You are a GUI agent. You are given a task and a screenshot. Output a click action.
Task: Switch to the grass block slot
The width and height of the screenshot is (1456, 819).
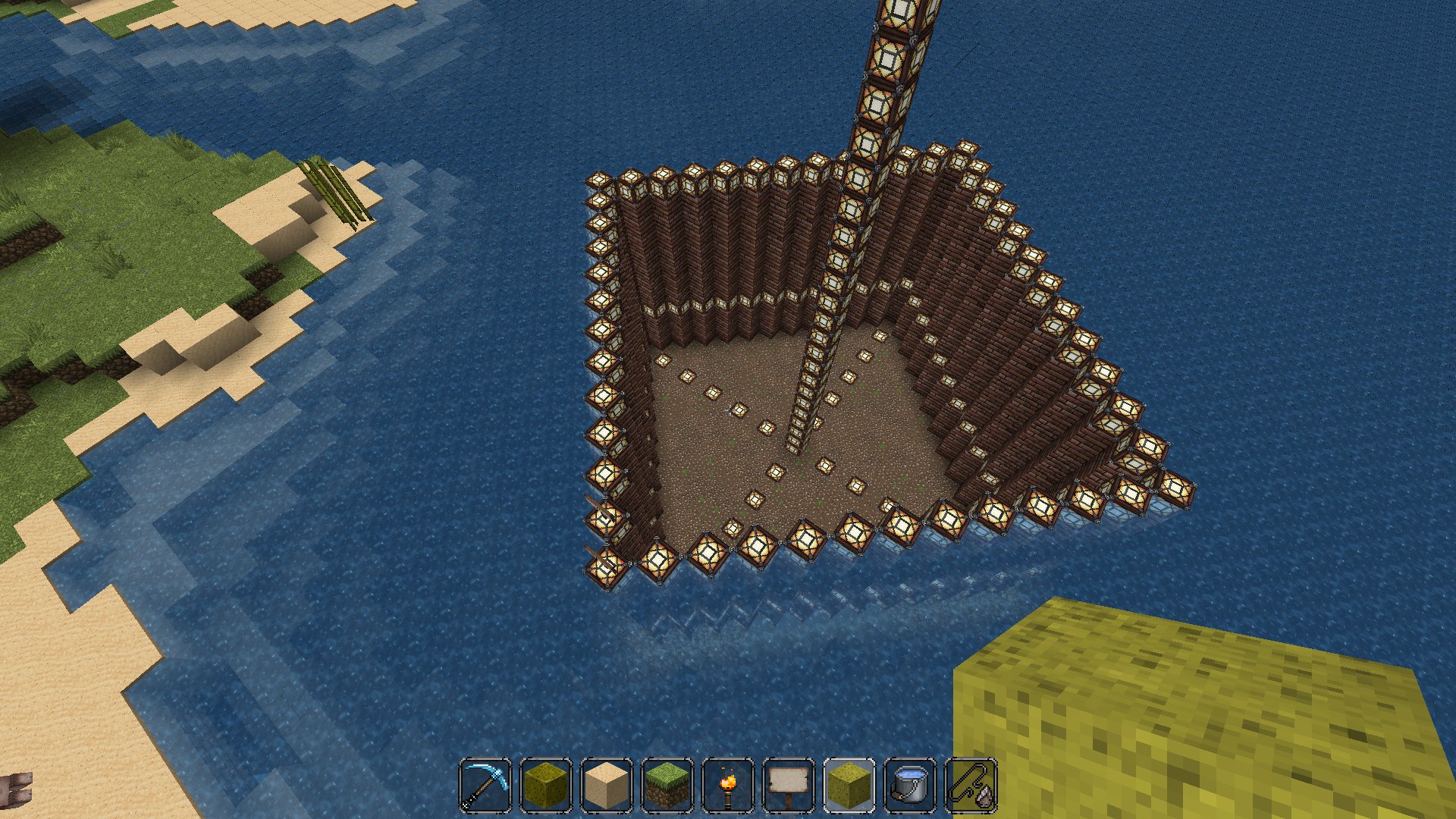coord(667,785)
